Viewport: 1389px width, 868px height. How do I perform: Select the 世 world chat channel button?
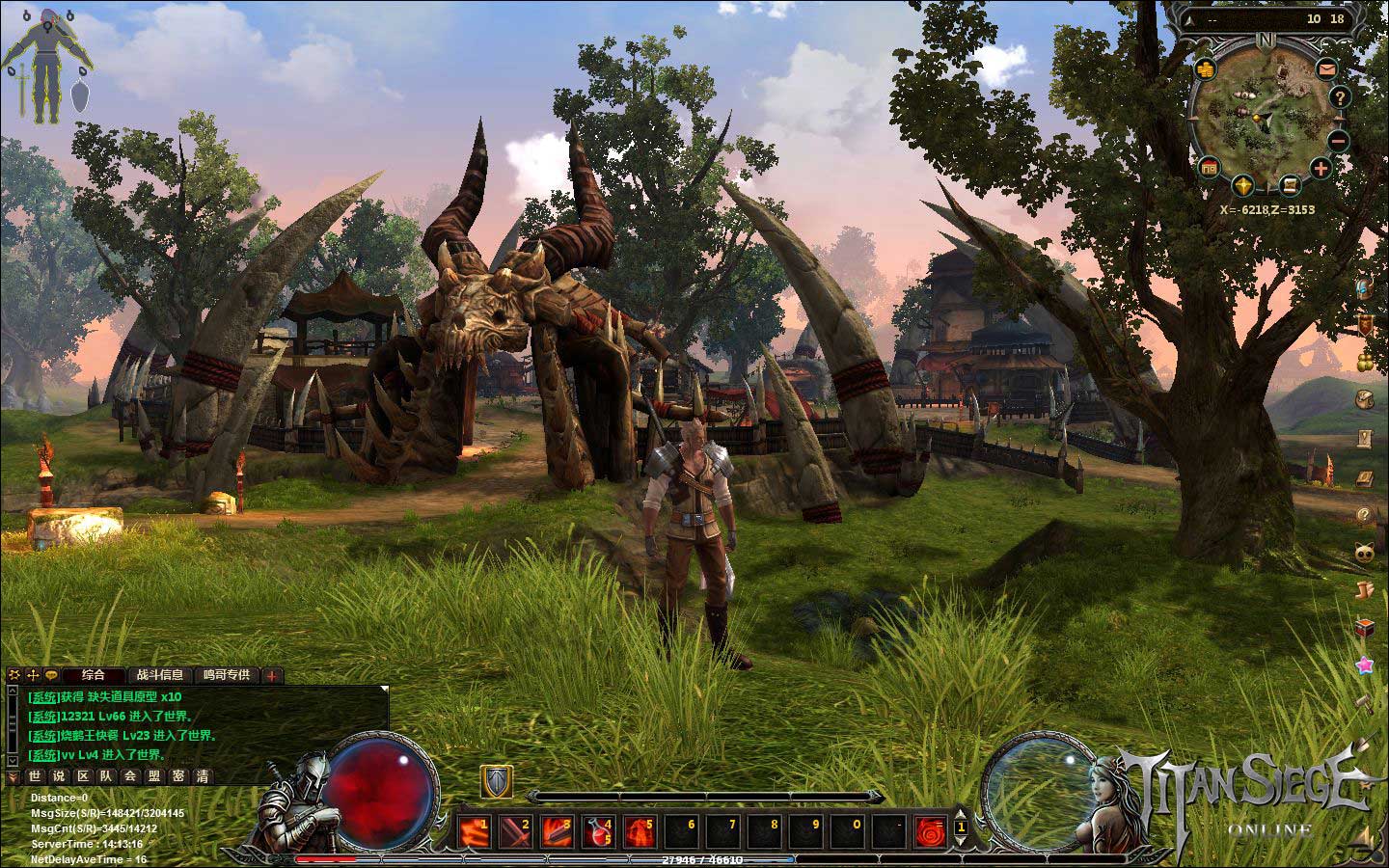point(35,775)
